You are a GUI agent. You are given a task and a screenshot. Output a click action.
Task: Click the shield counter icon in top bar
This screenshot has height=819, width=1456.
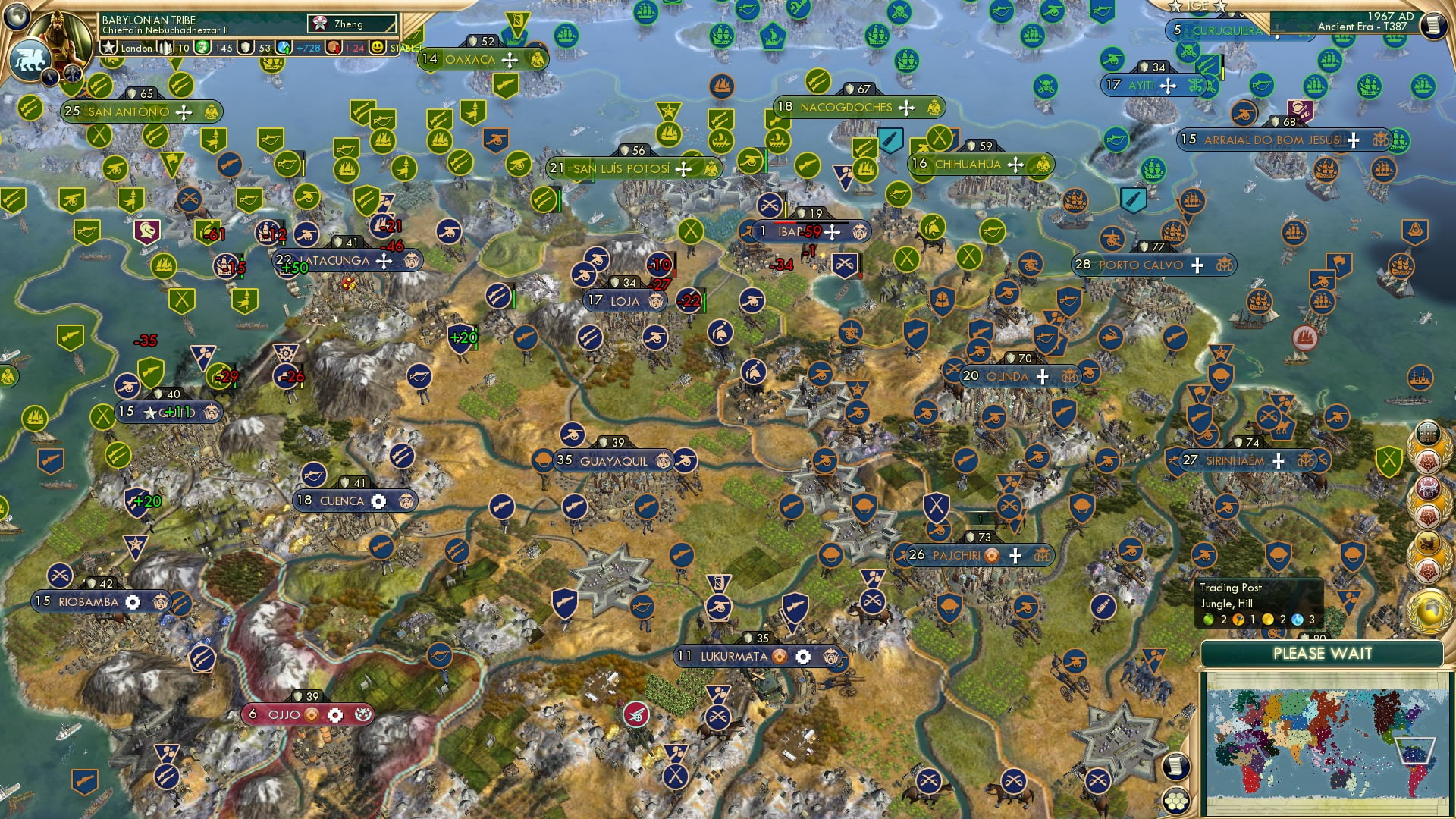coord(246,49)
